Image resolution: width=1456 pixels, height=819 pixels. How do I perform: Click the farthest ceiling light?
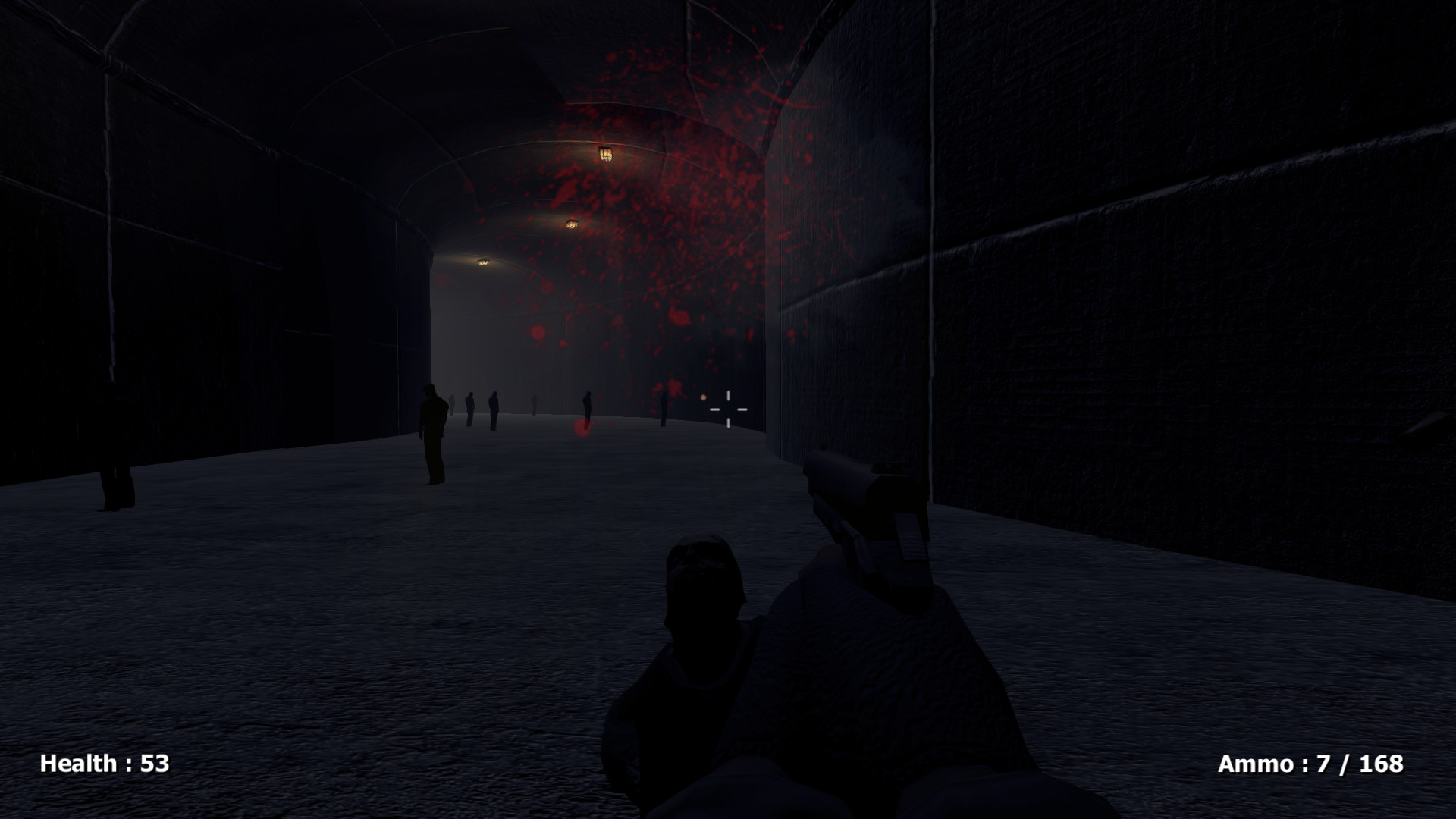(x=483, y=262)
